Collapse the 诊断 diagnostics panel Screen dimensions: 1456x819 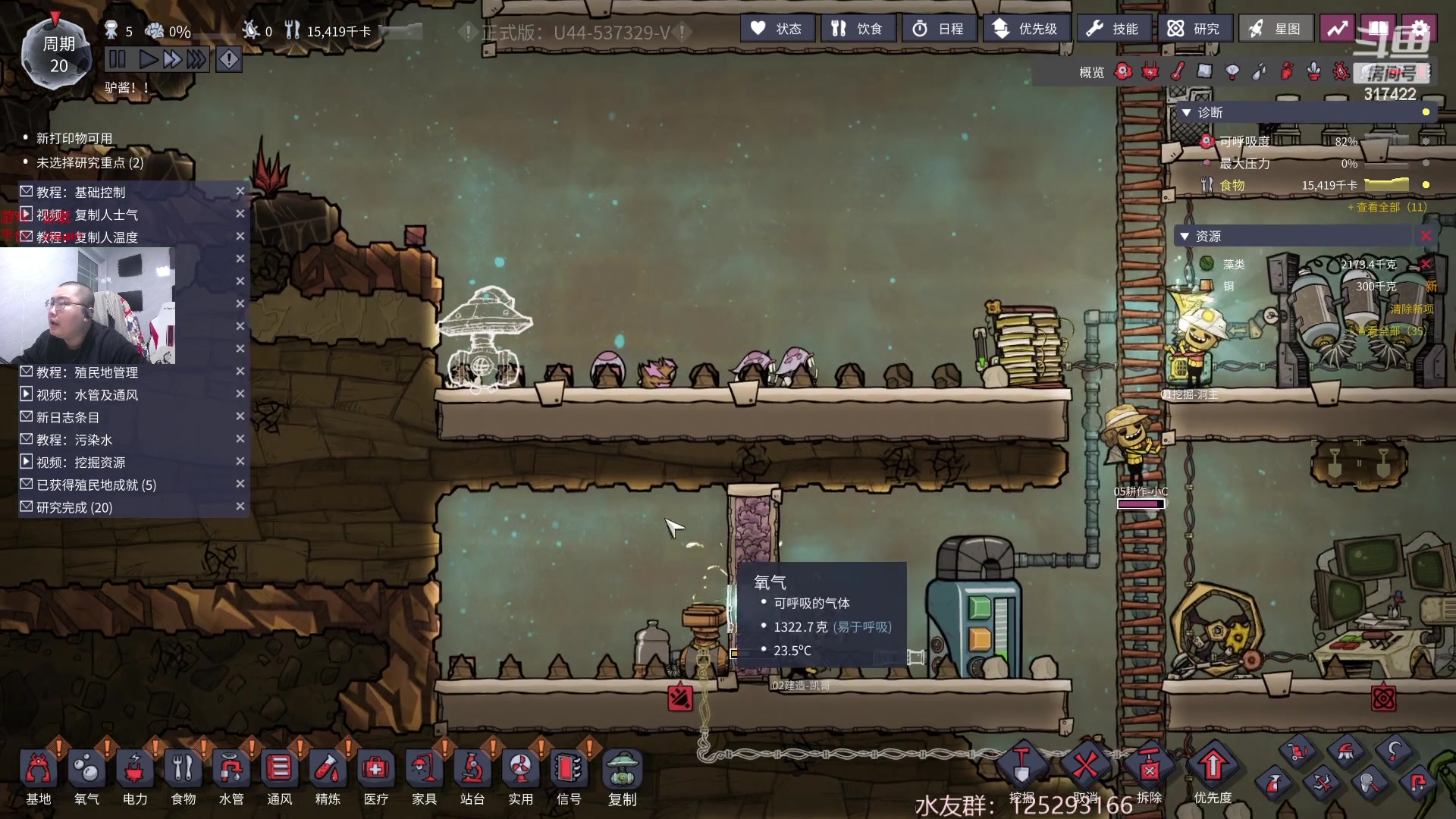pos(1187,112)
